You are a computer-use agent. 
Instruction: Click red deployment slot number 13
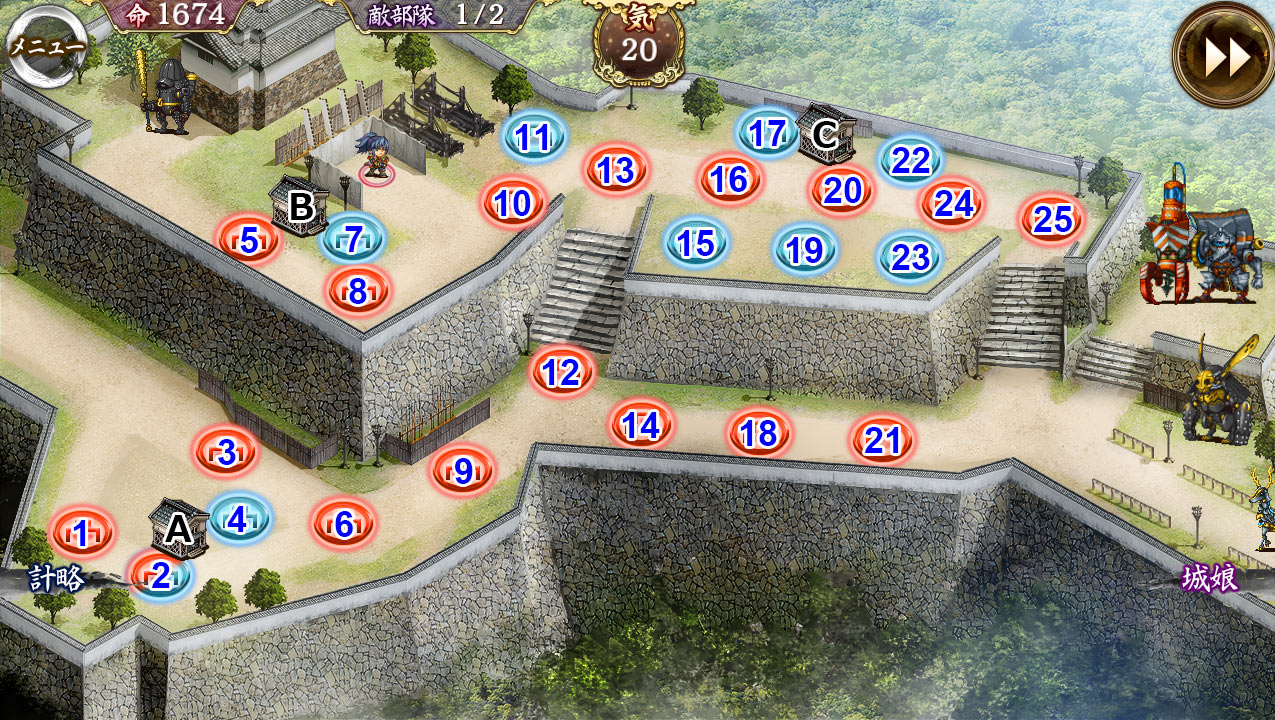[616, 170]
